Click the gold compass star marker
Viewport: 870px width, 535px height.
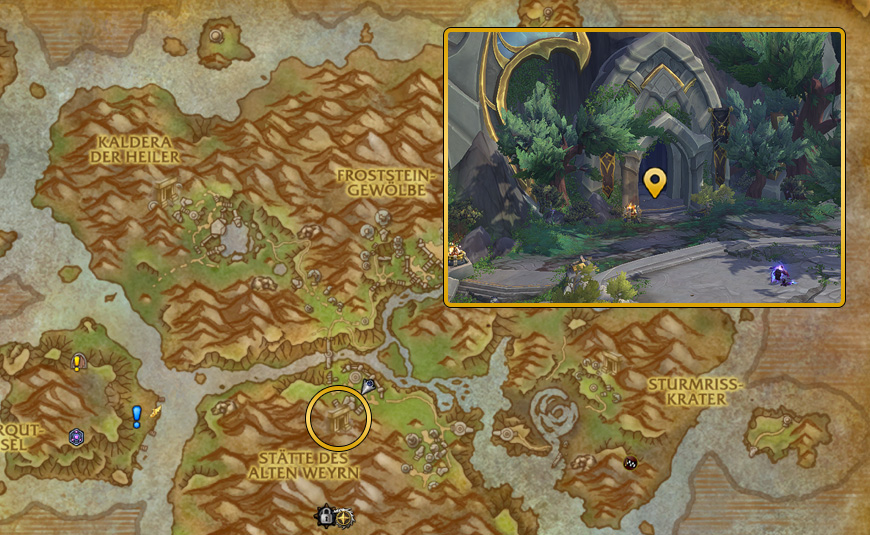345,518
